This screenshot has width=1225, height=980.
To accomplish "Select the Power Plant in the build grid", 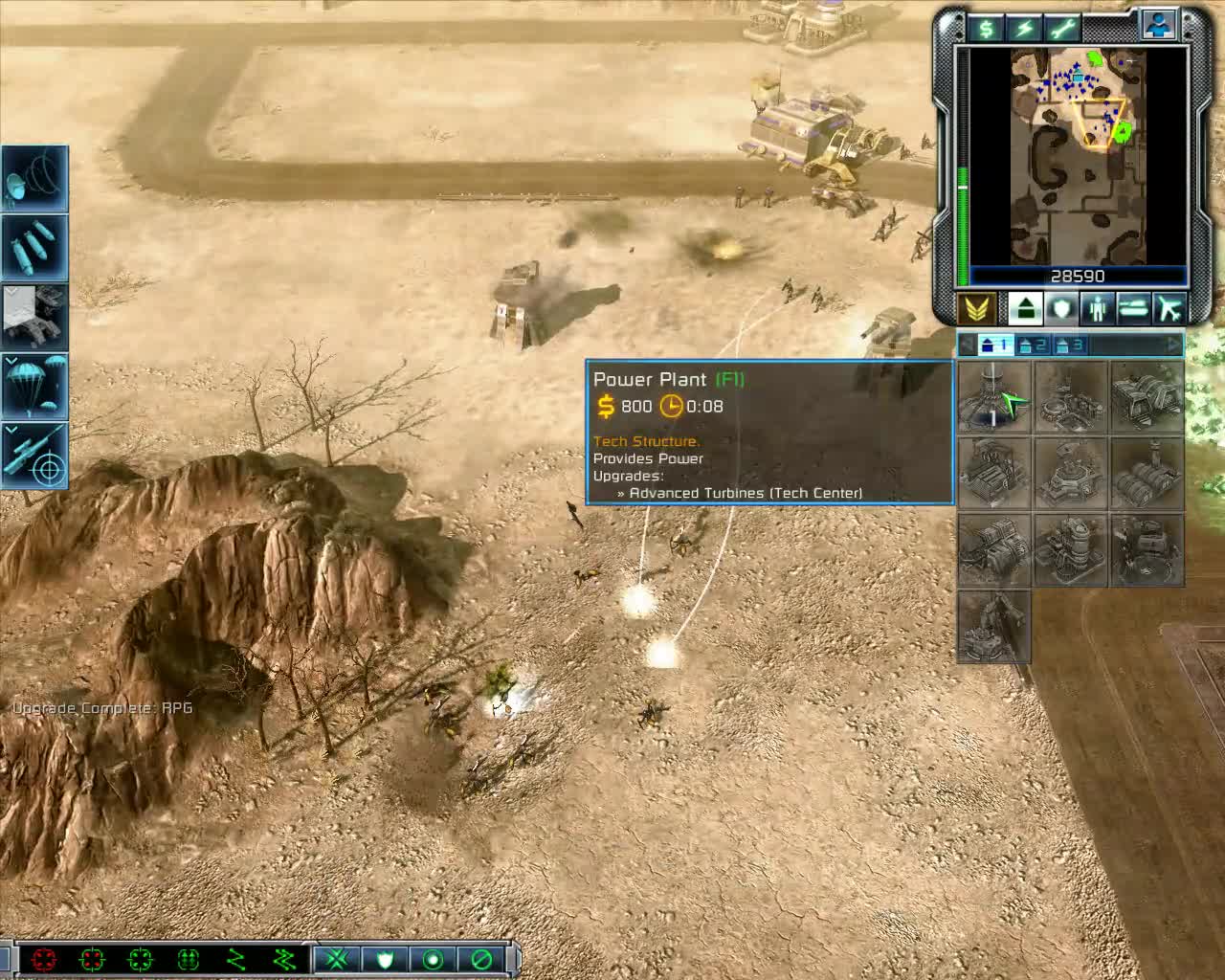I will click(995, 398).
